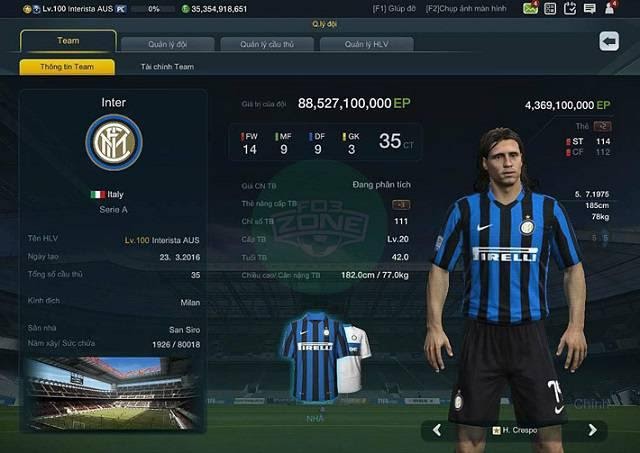Open the mail envelope icon

pyautogui.click(x=530, y=8)
